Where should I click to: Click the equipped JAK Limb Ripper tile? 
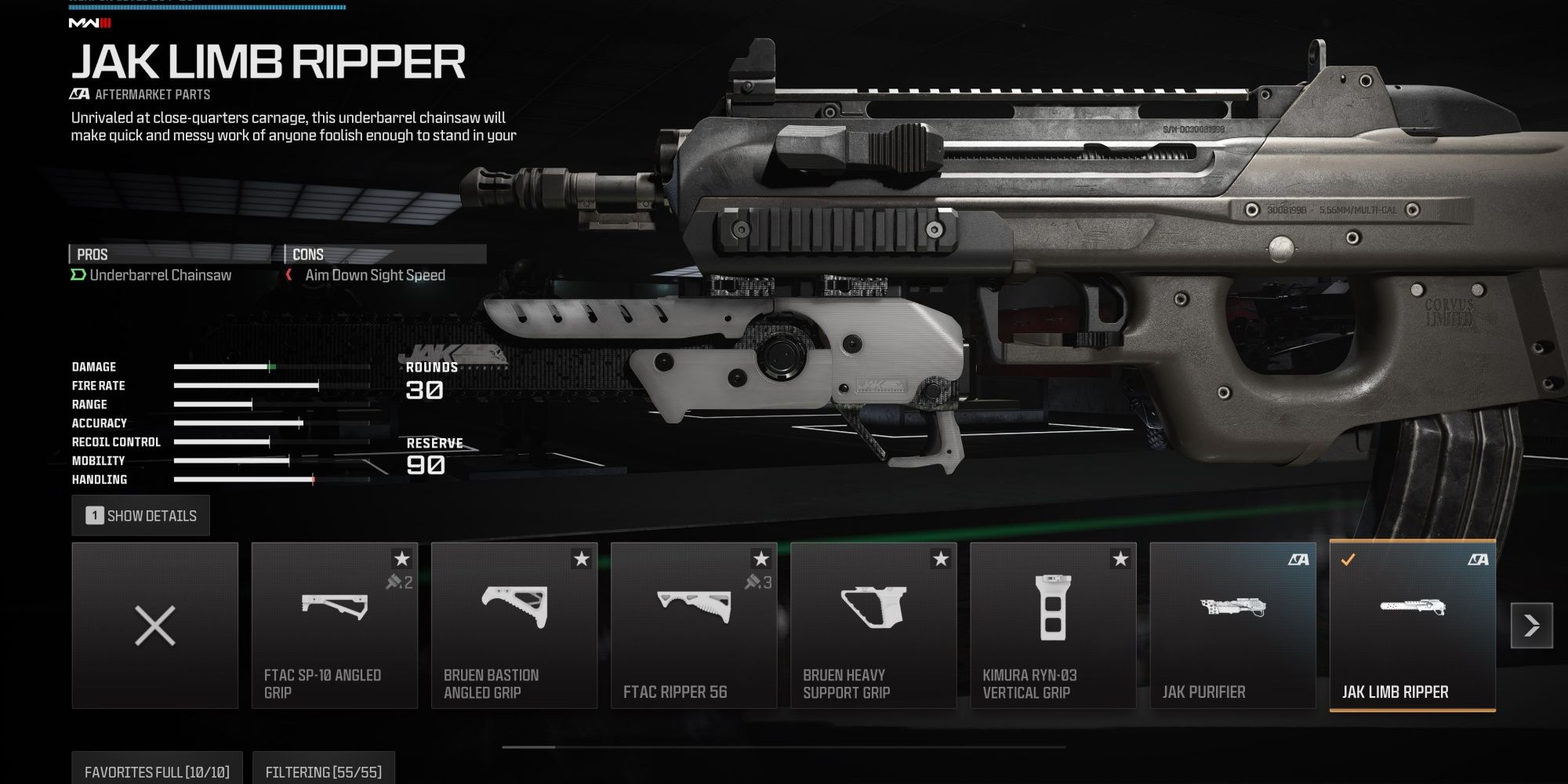[x=1412, y=626]
